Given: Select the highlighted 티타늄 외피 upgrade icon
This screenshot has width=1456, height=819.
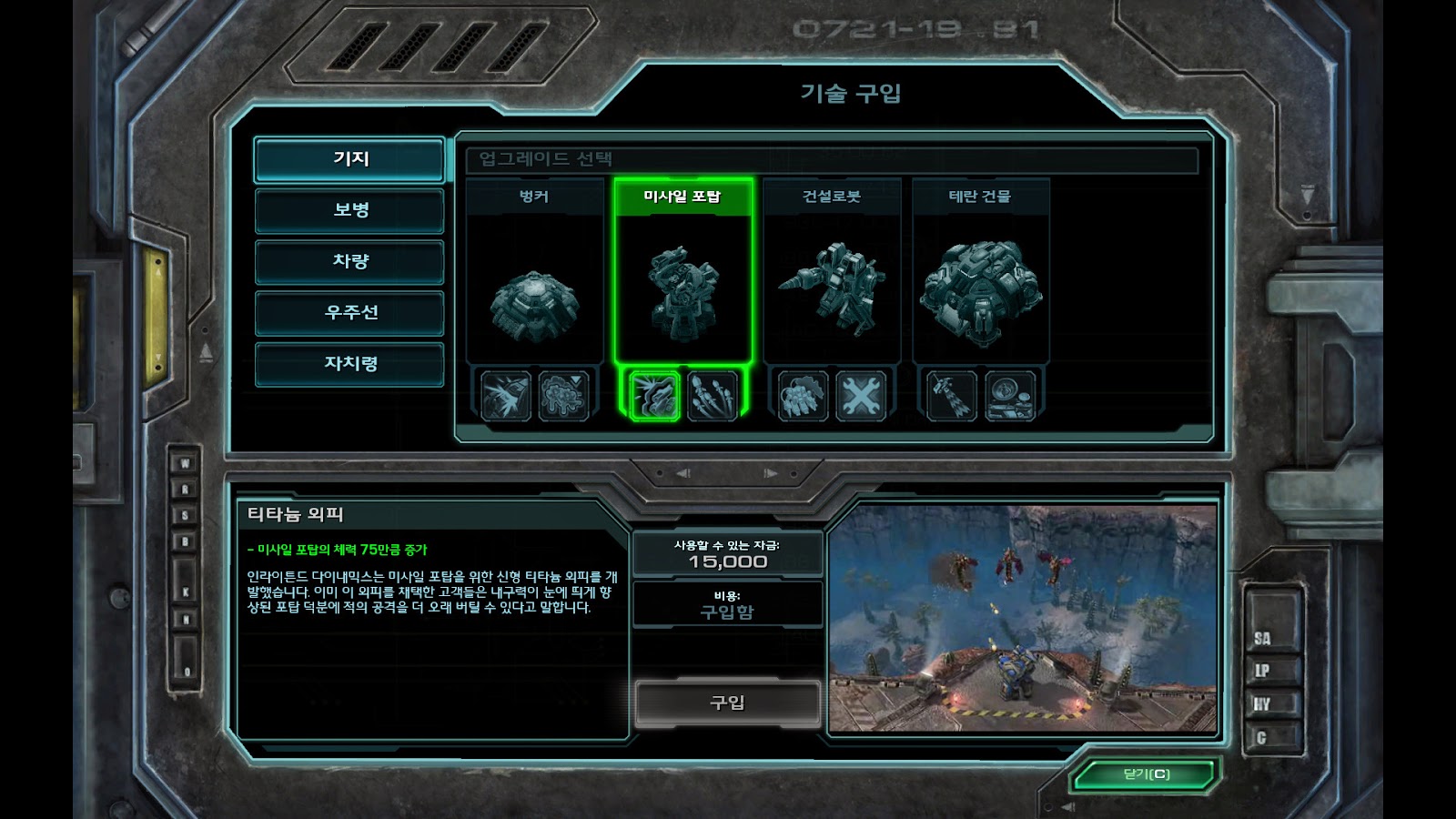Looking at the screenshot, I should 654,396.
